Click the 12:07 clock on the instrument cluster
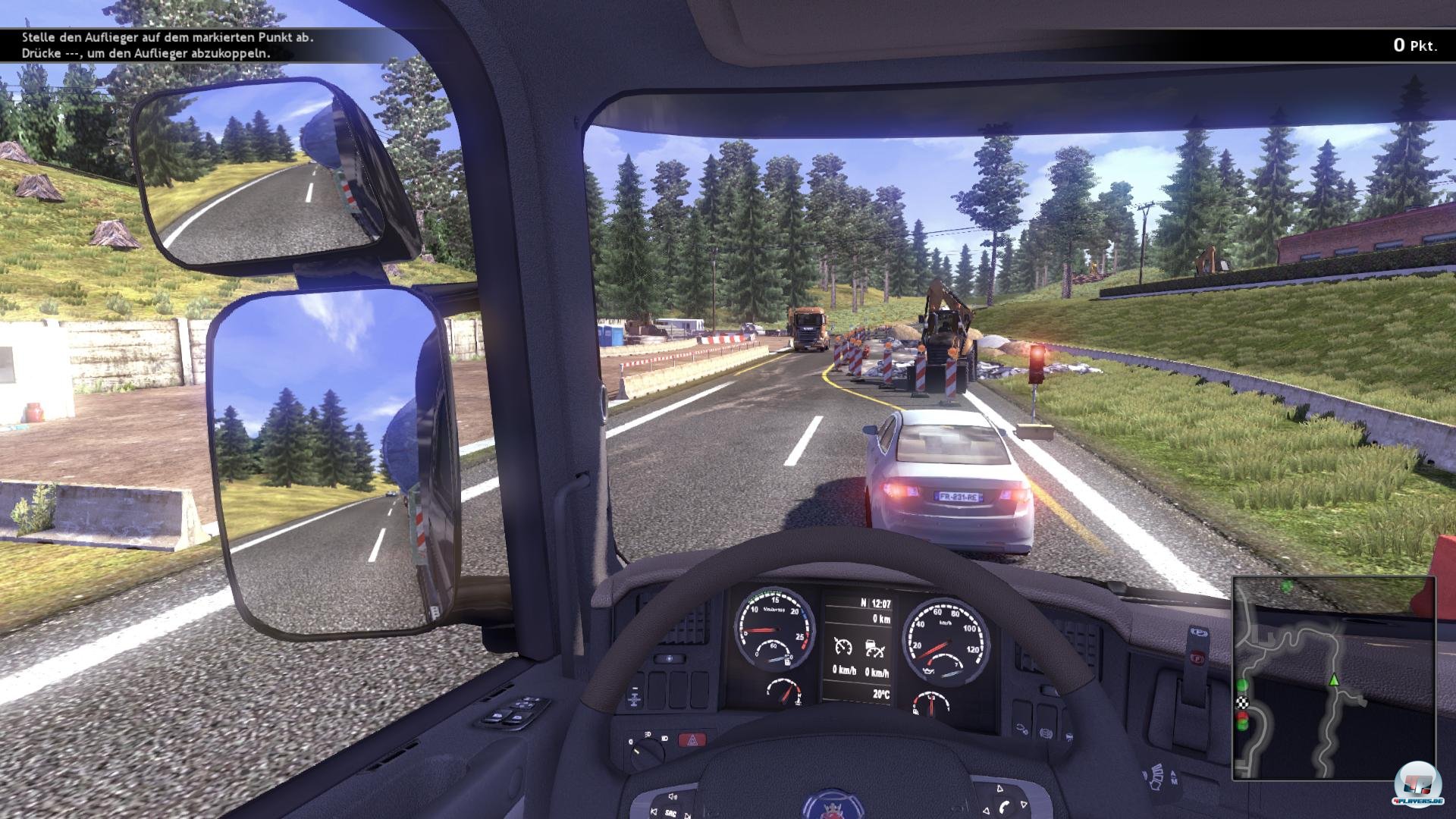This screenshot has width=1456, height=819. (x=881, y=603)
